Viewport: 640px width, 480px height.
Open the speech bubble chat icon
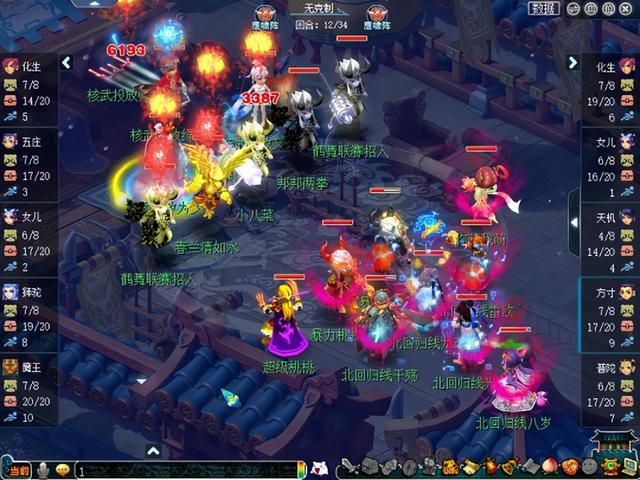(x=62, y=470)
